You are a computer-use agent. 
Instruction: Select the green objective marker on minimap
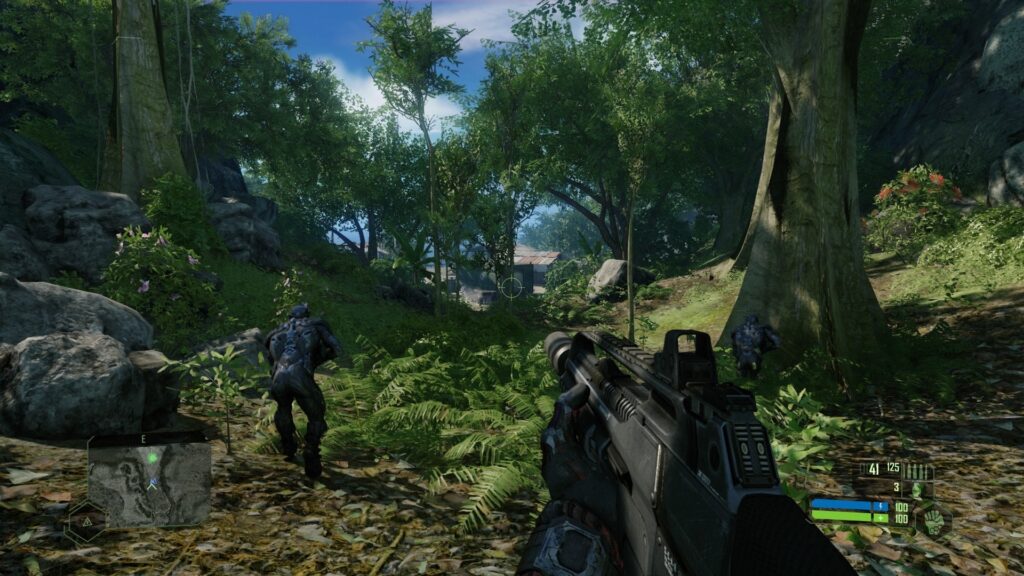tap(151, 458)
